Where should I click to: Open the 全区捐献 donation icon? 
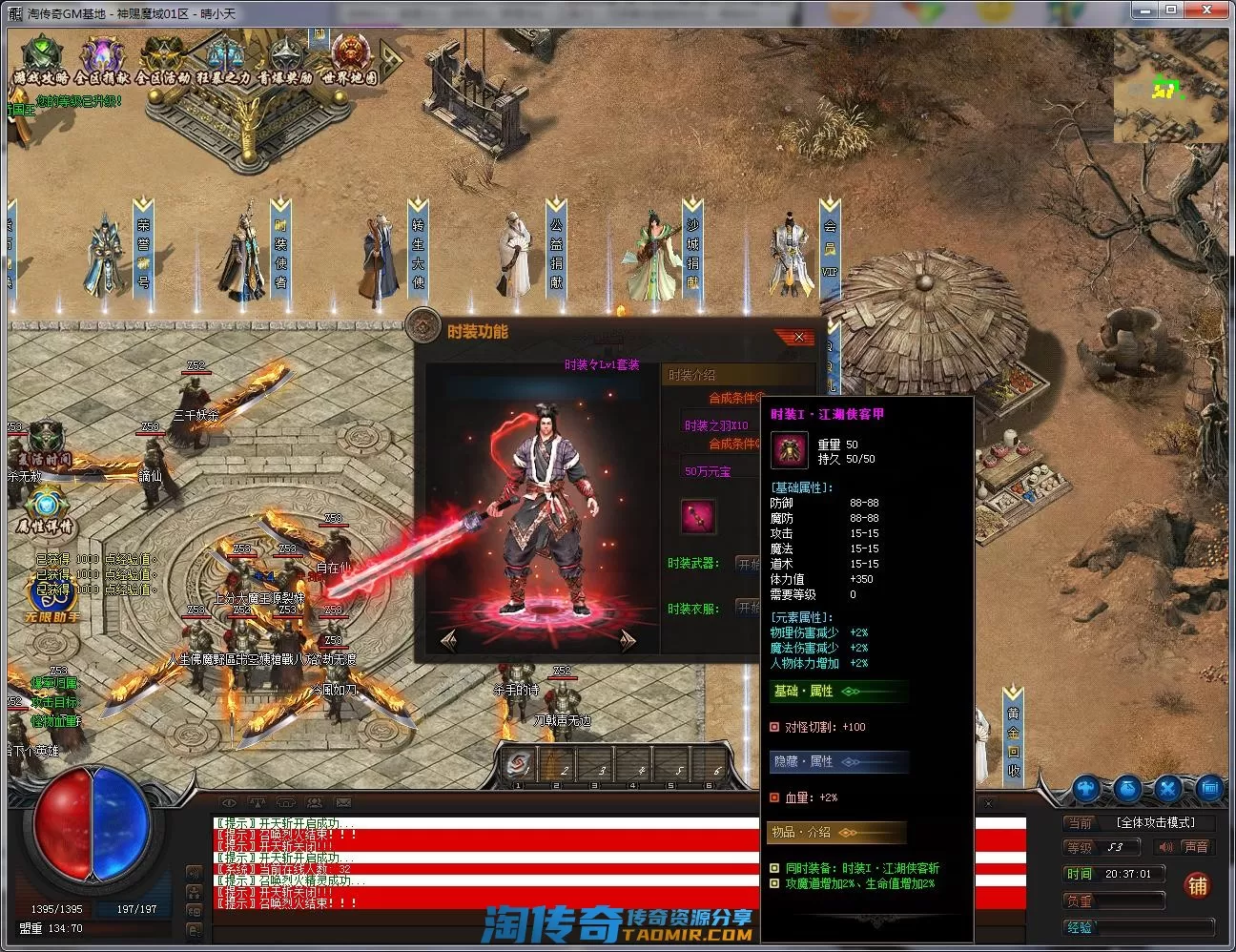(x=102, y=61)
